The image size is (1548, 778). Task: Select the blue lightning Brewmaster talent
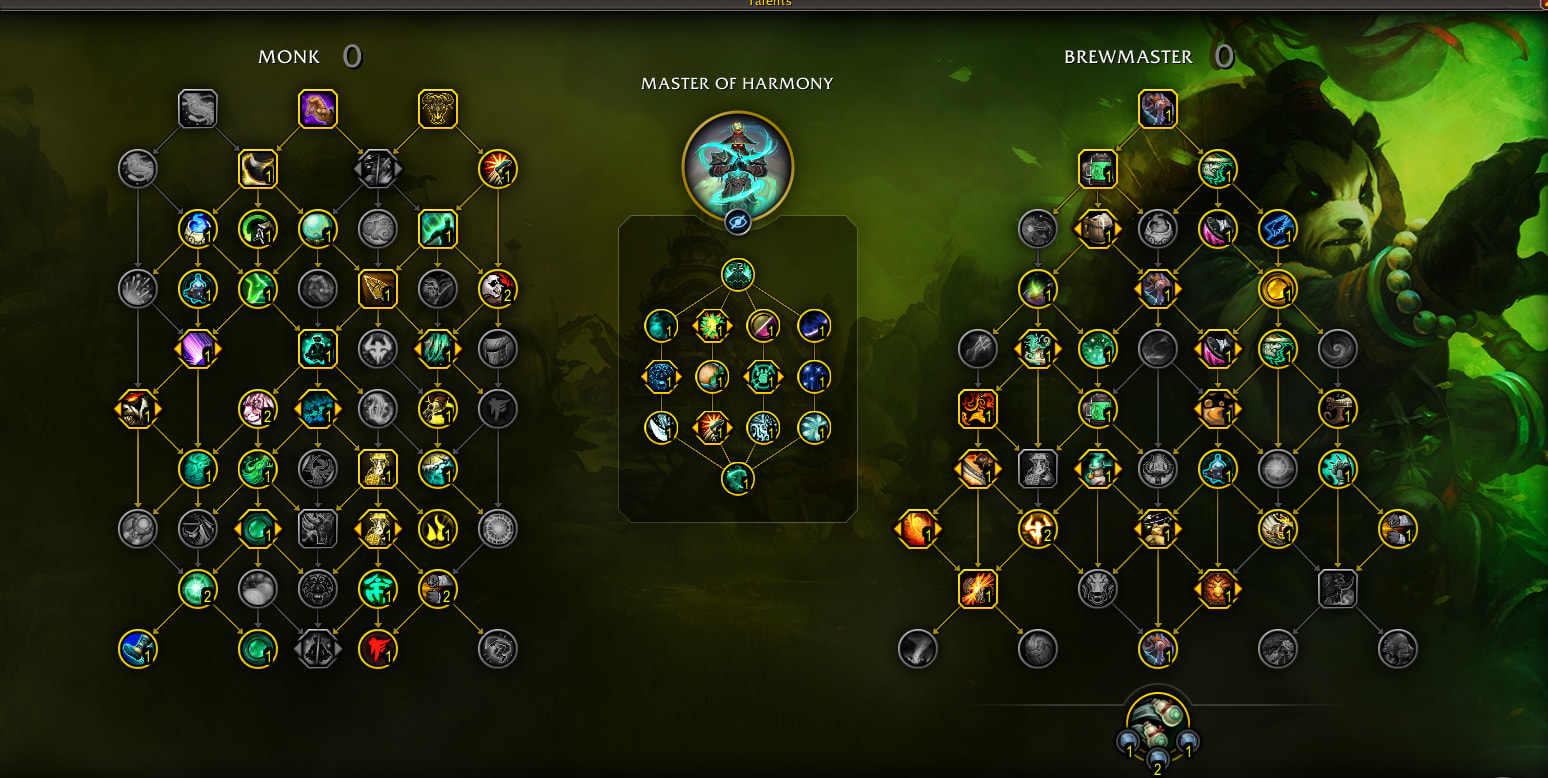click(x=1277, y=229)
